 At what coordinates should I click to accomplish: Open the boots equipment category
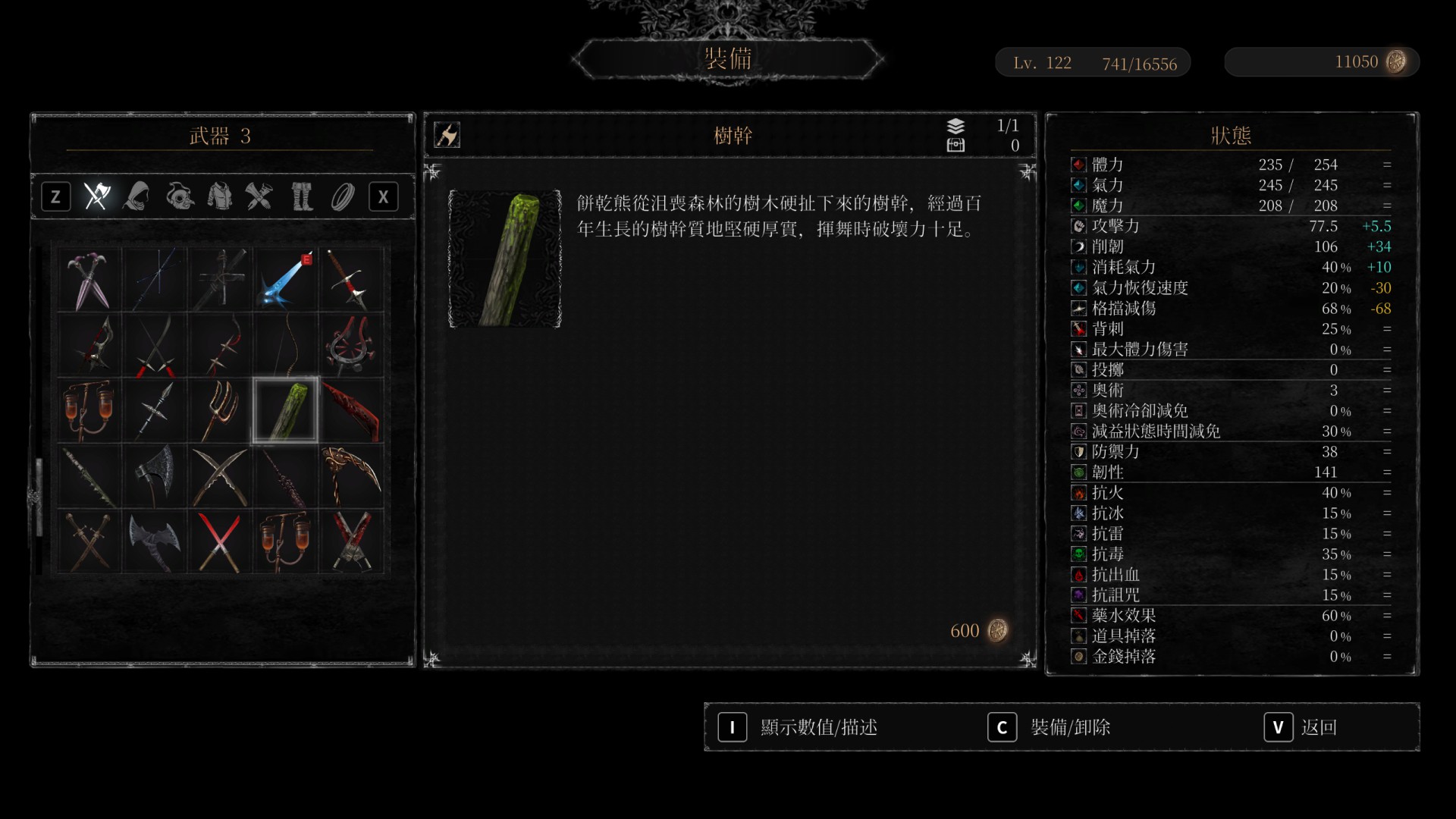click(301, 196)
